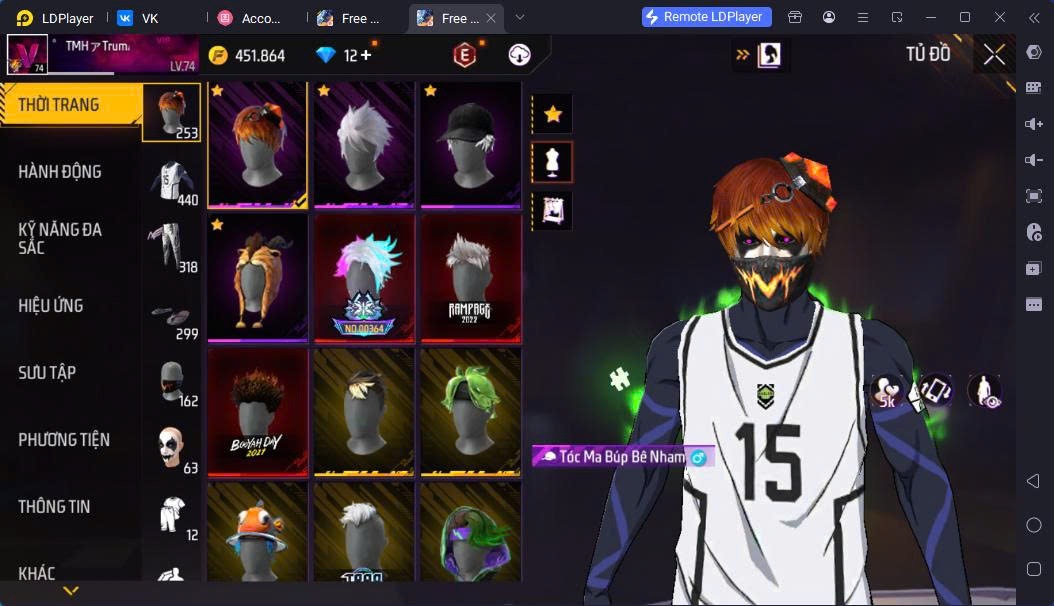Select the white spiky hair item
Image resolution: width=1054 pixels, height=606 pixels.
point(364,144)
